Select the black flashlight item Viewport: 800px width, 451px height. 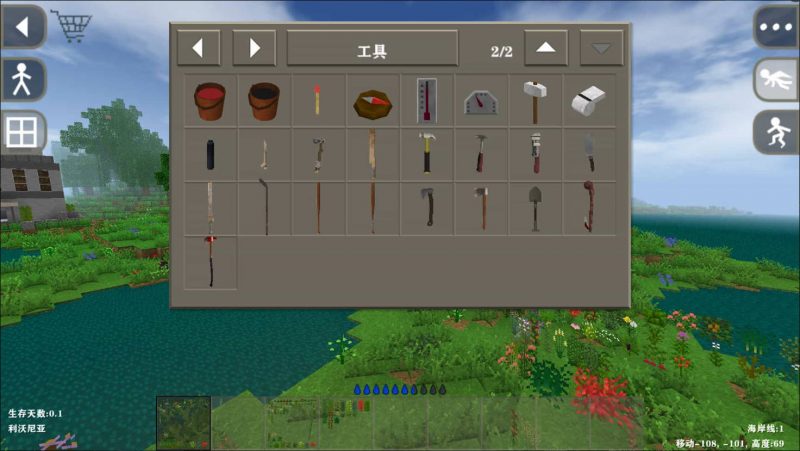(210, 155)
